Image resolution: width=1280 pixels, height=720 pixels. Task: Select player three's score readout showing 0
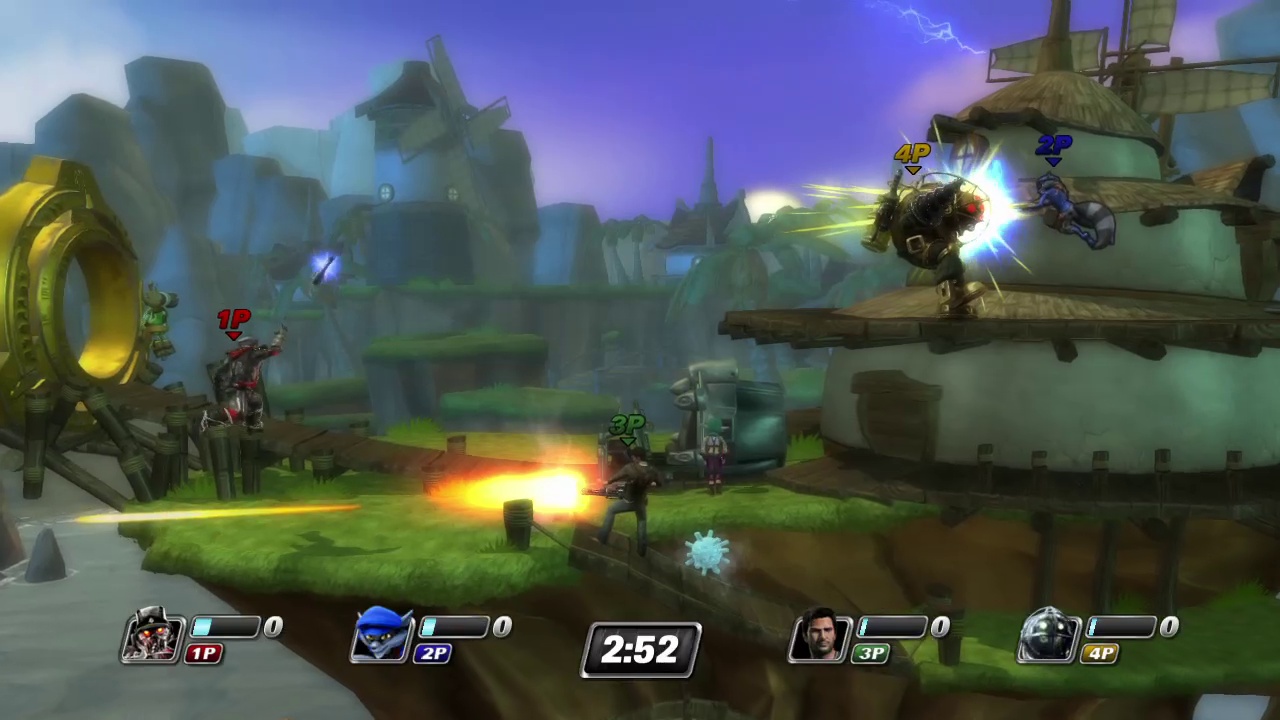[939, 626]
